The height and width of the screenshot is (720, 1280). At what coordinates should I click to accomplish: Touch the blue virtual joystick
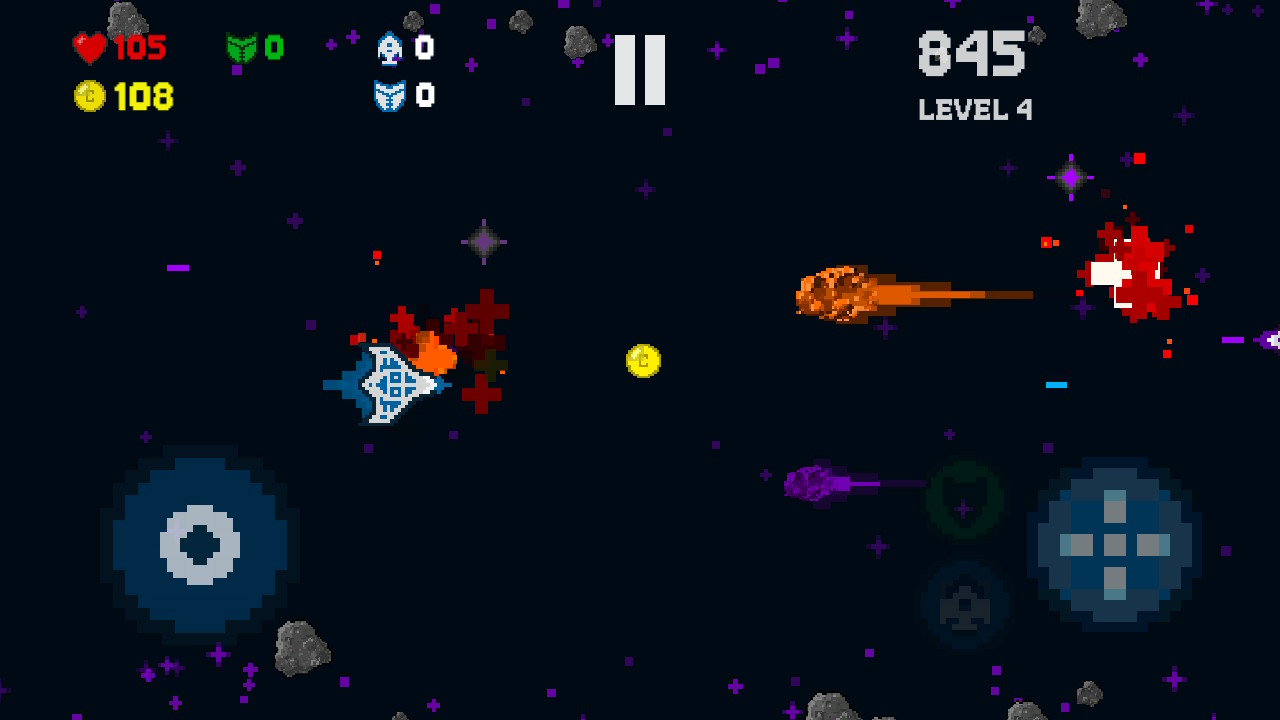pyautogui.click(x=200, y=544)
